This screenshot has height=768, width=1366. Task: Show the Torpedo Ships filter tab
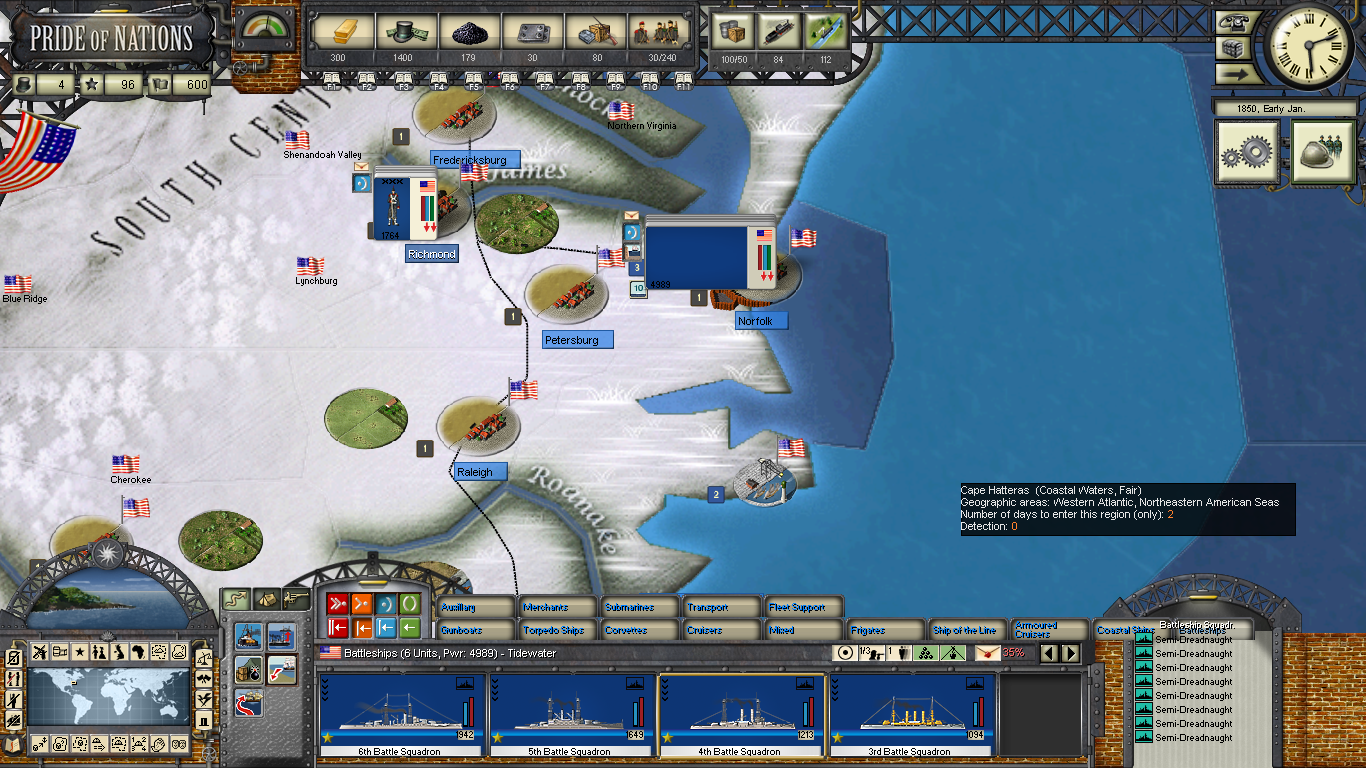pos(557,631)
